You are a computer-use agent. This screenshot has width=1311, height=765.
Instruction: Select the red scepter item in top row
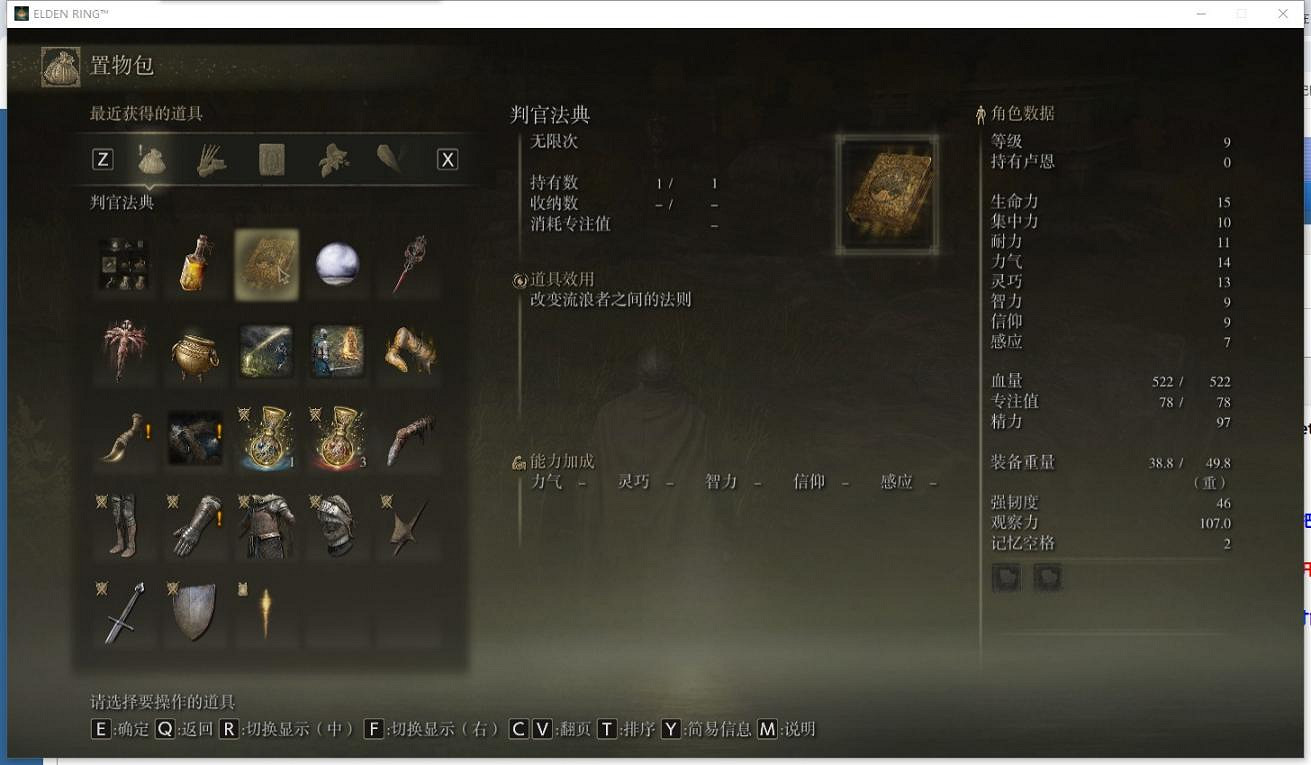click(410, 263)
